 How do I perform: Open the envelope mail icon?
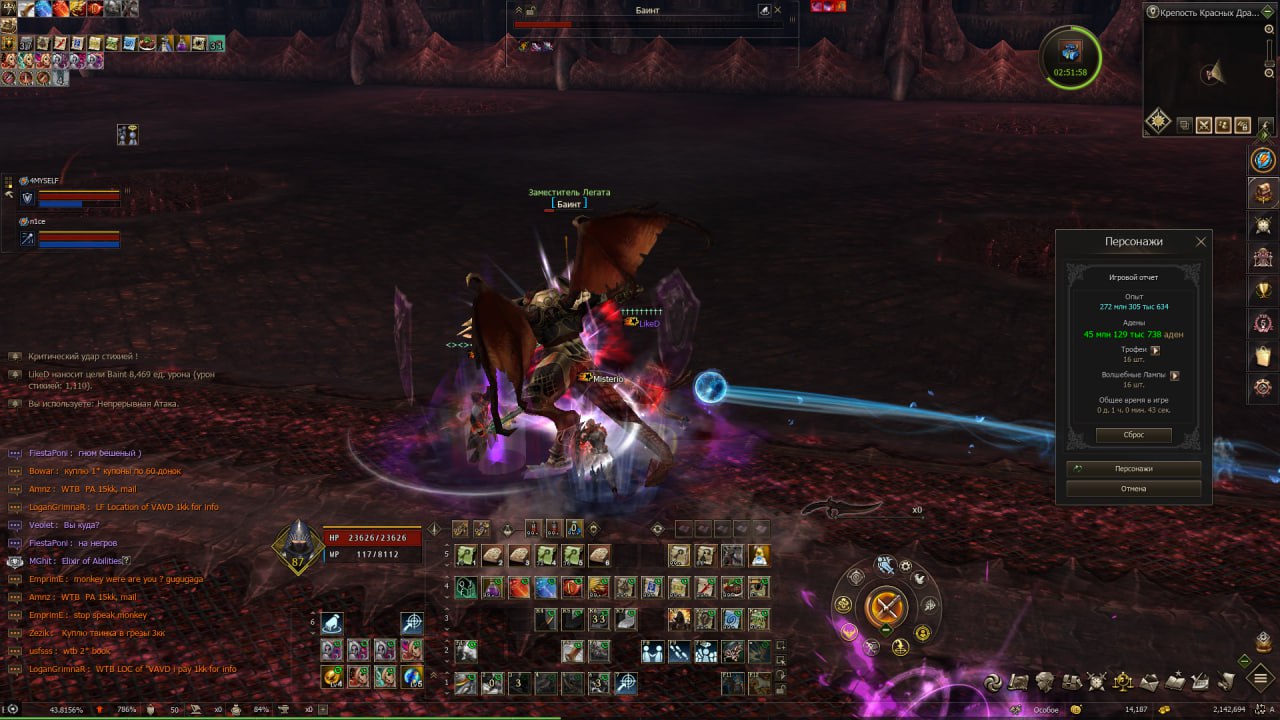pyautogui.click(x=1149, y=682)
